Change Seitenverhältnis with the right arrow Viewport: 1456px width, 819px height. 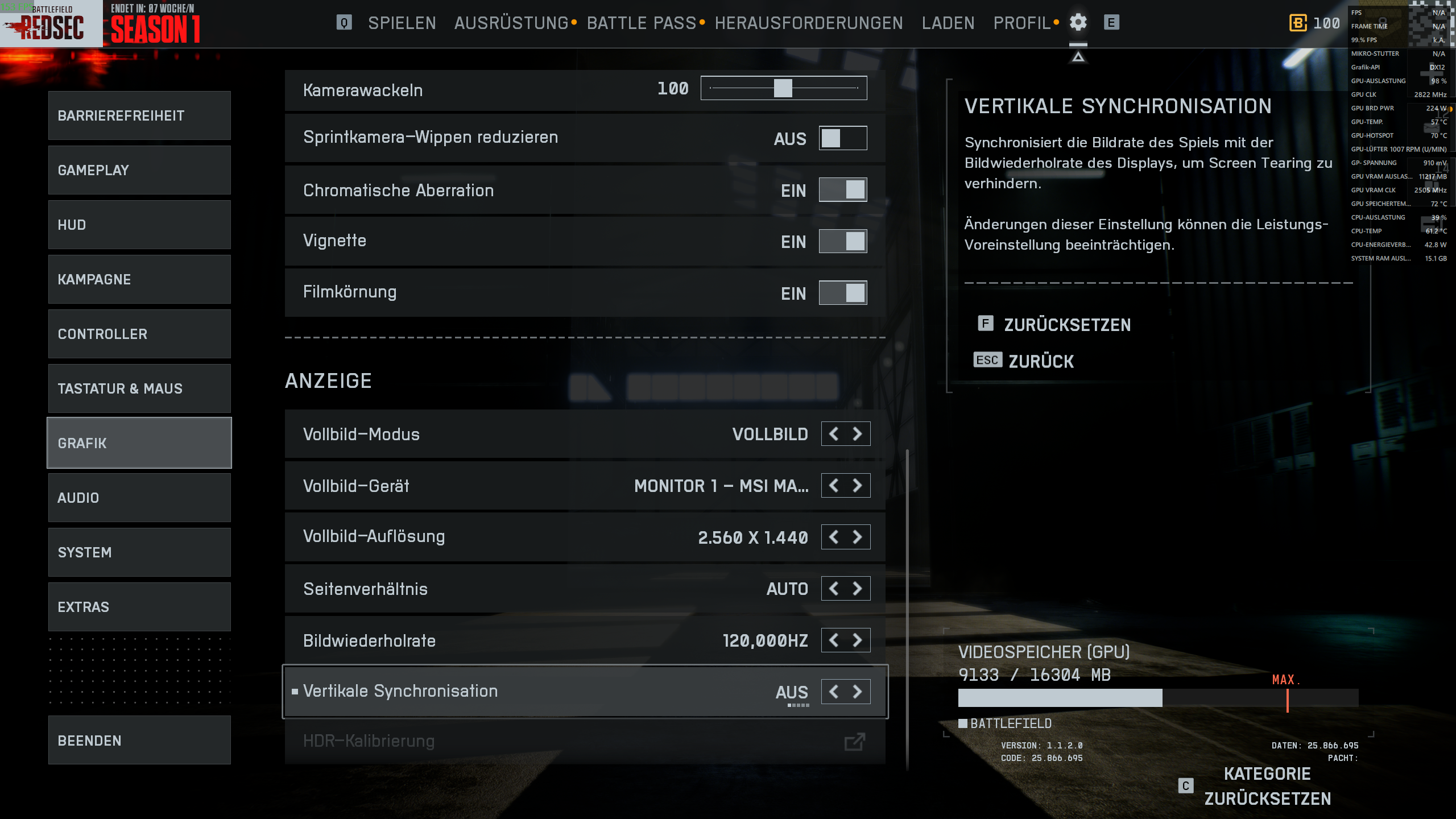click(x=858, y=588)
